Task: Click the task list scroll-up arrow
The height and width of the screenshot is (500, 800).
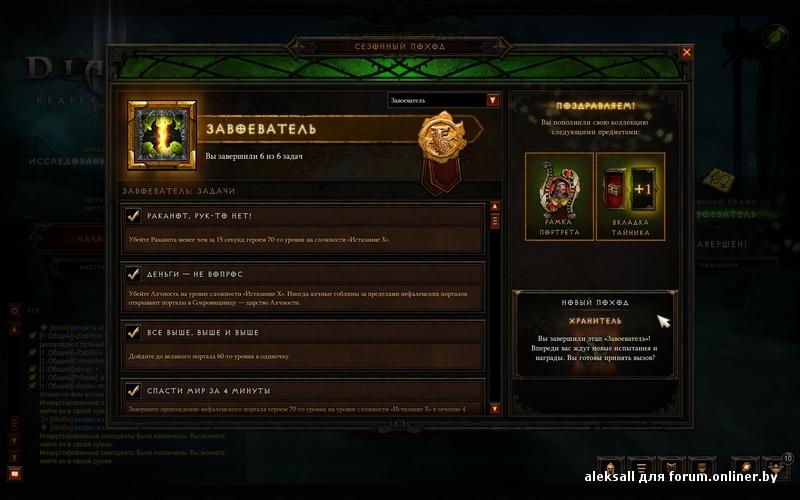Action: point(494,209)
